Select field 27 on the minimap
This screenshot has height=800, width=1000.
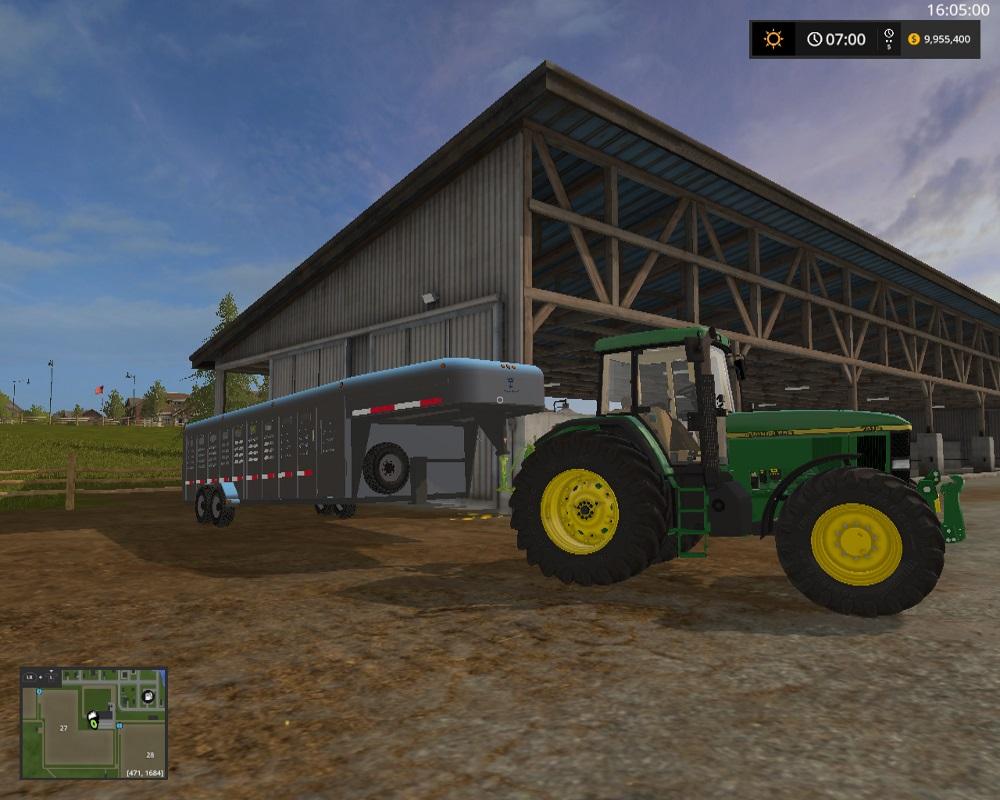[63, 728]
